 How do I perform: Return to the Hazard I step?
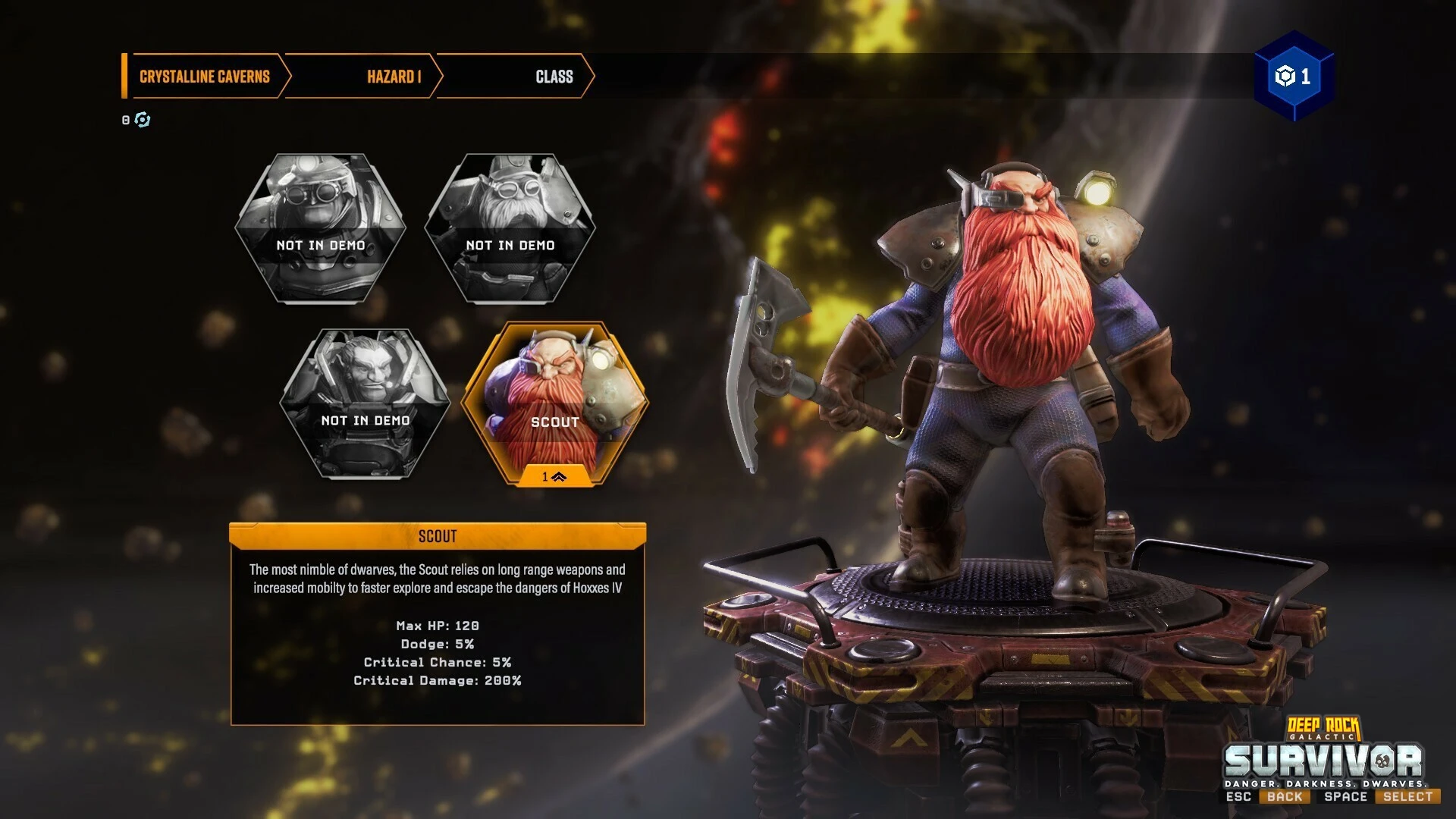[394, 77]
